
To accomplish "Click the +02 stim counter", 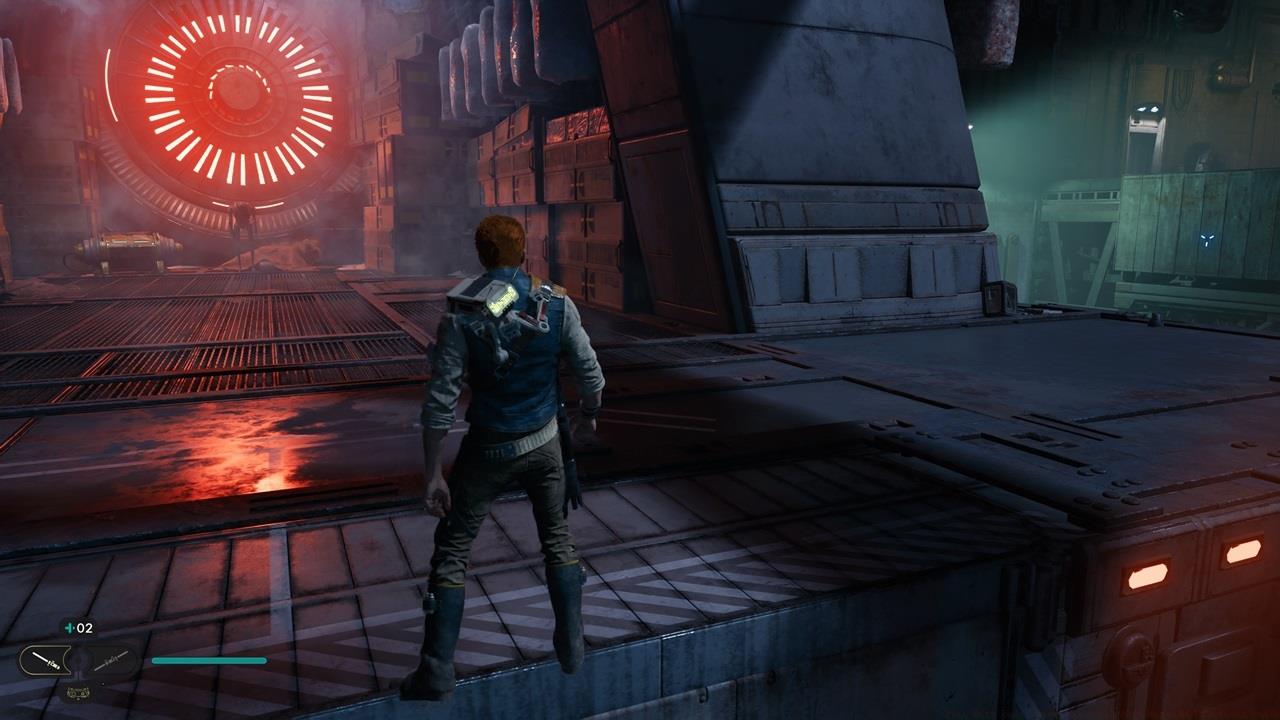I will pos(82,629).
